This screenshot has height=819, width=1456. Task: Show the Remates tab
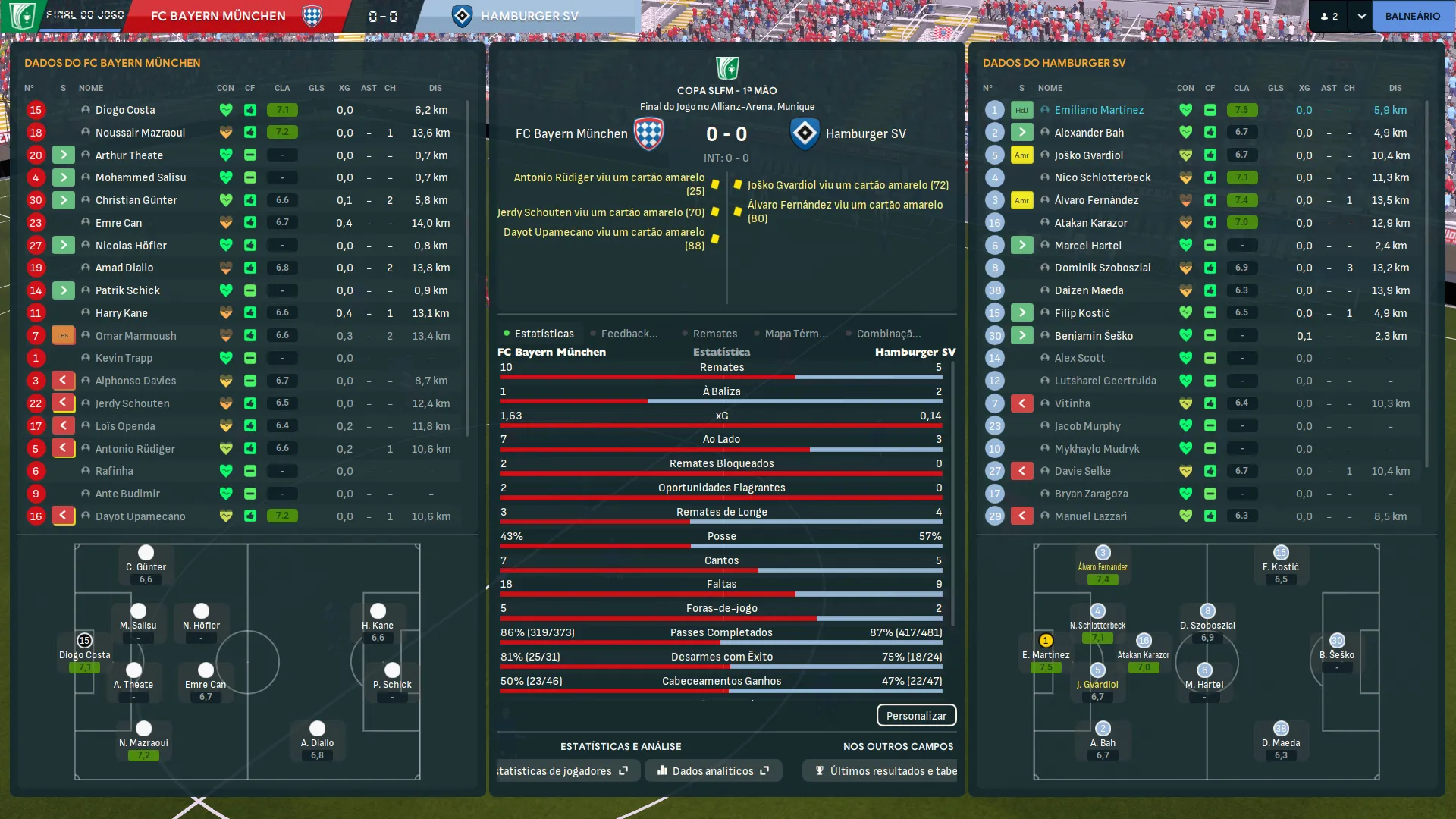714,334
